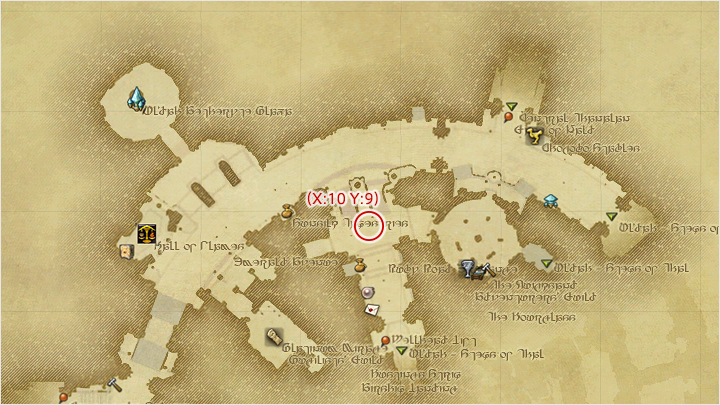Click the envelope mail marker
The height and width of the screenshot is (405, 720).
pyautogui.click(x=372, y=310)
